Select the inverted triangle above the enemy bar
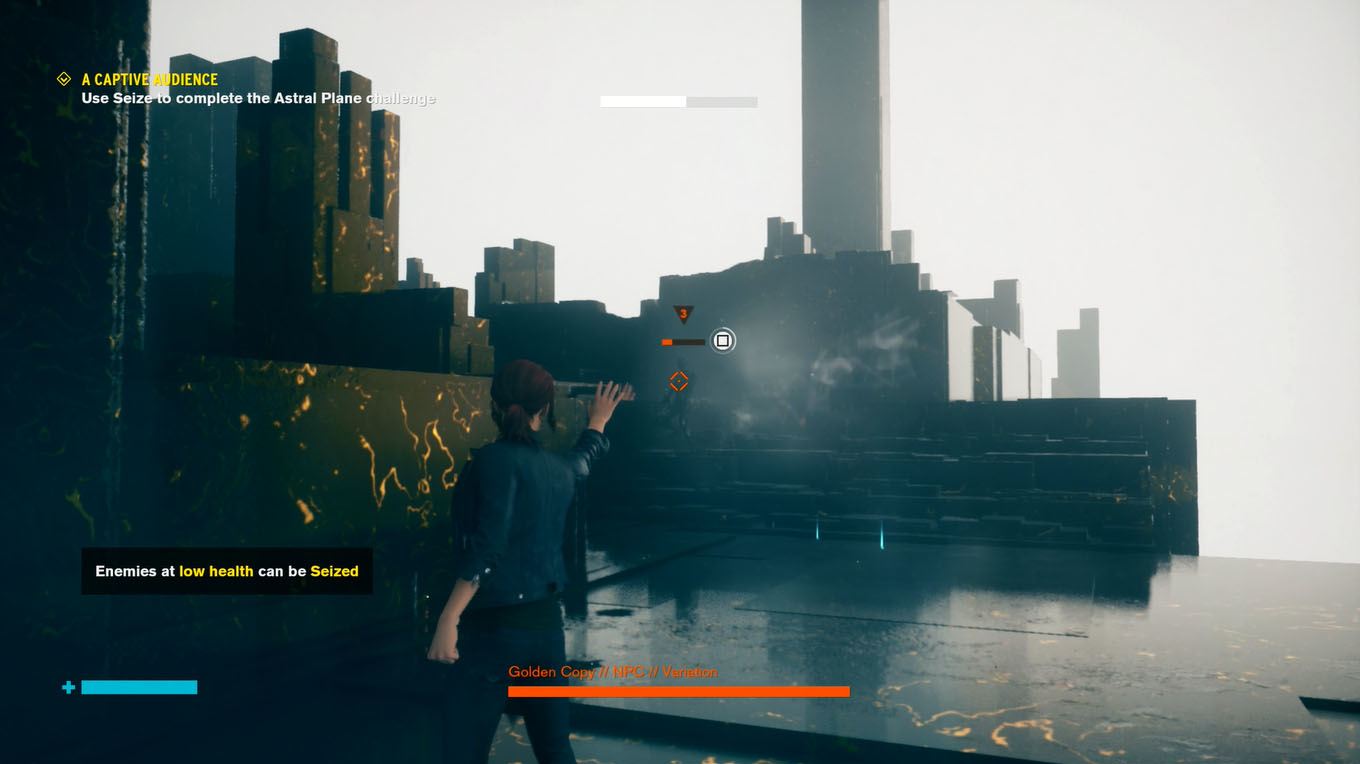 tap(684, 312)
